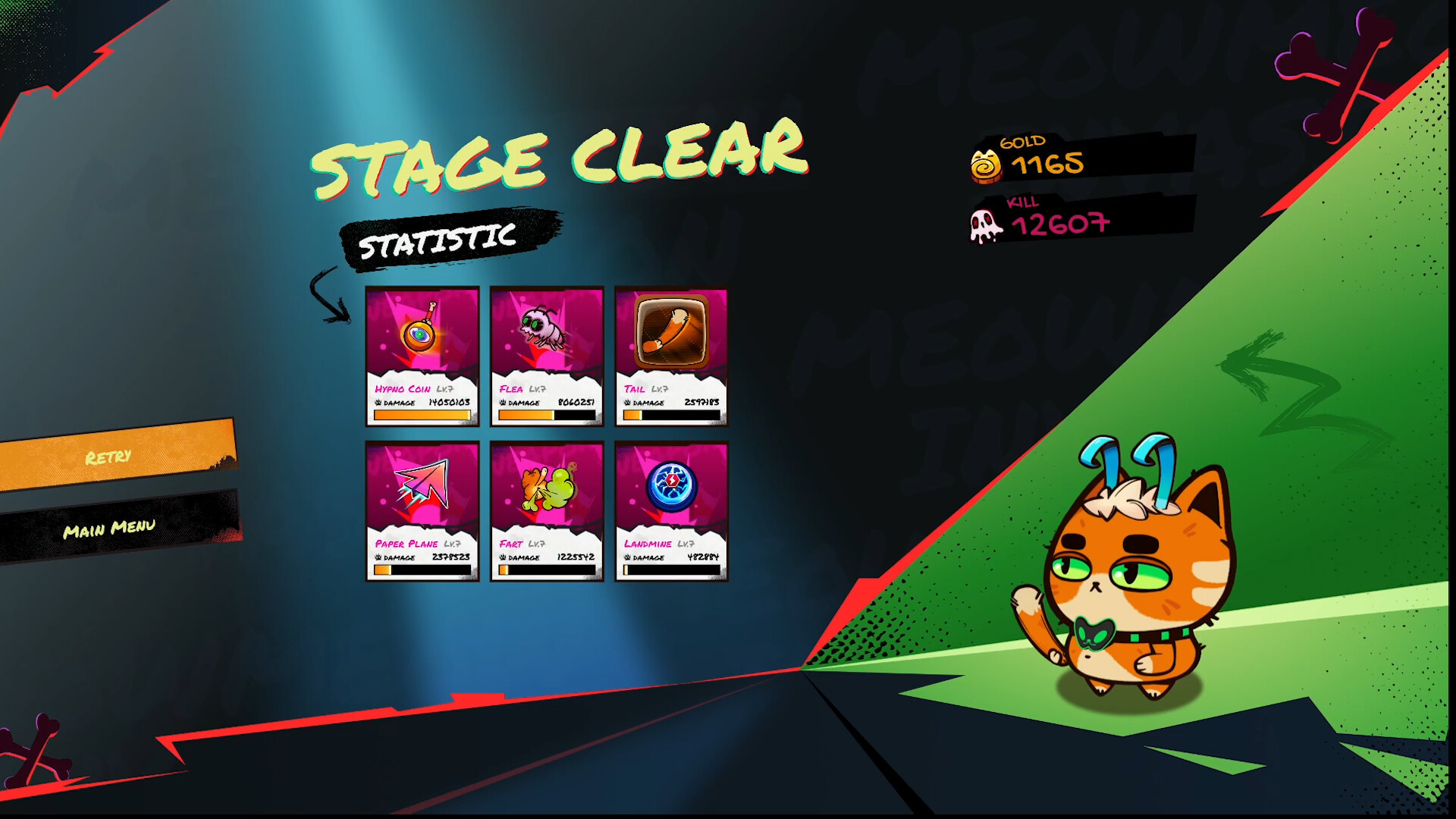Click the paw icon on Hypno Coin damage row

click(x=379, y=403)
